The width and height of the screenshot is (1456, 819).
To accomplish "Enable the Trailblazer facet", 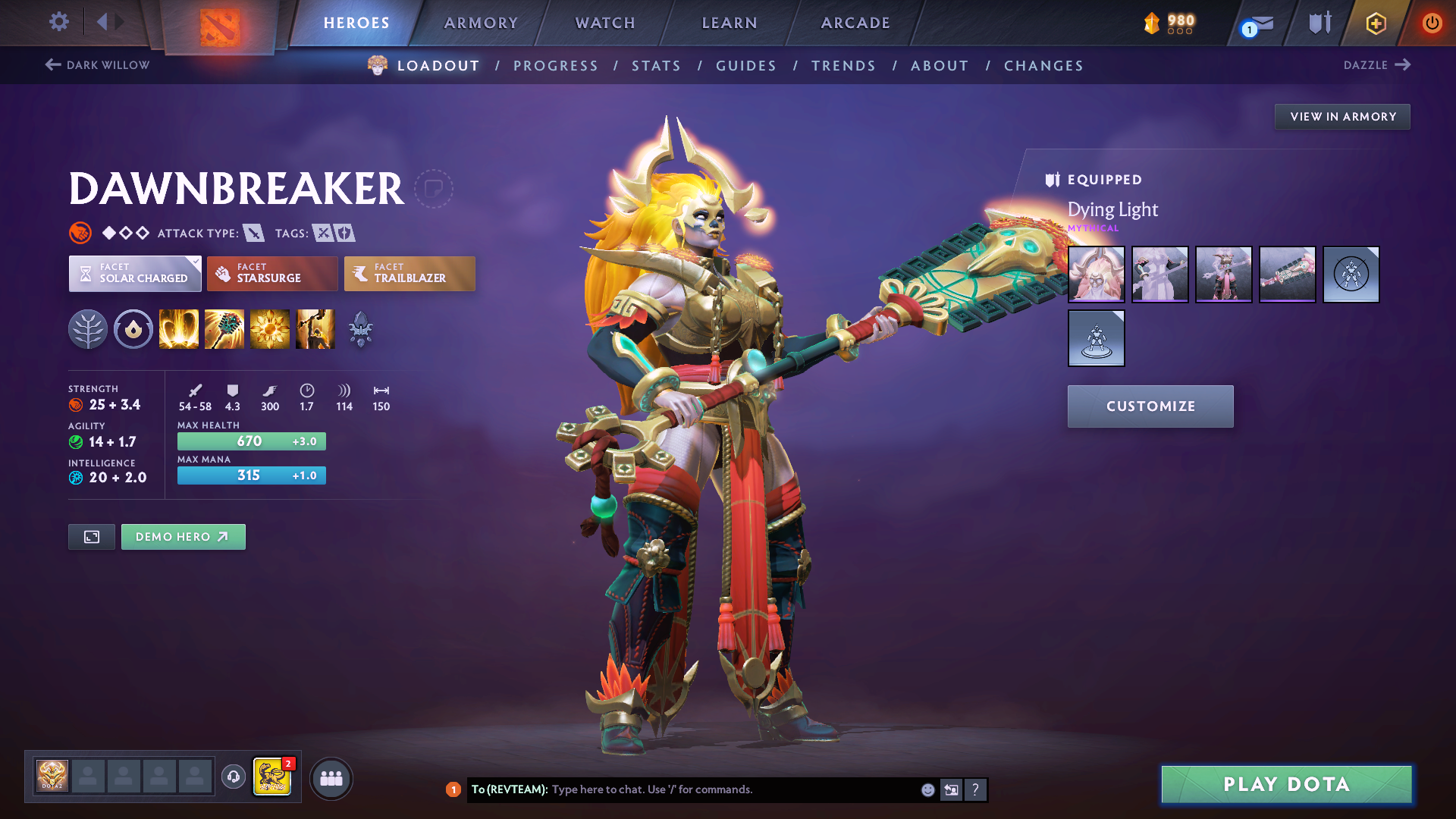I will pyautogui.click(x=409, y=274).
